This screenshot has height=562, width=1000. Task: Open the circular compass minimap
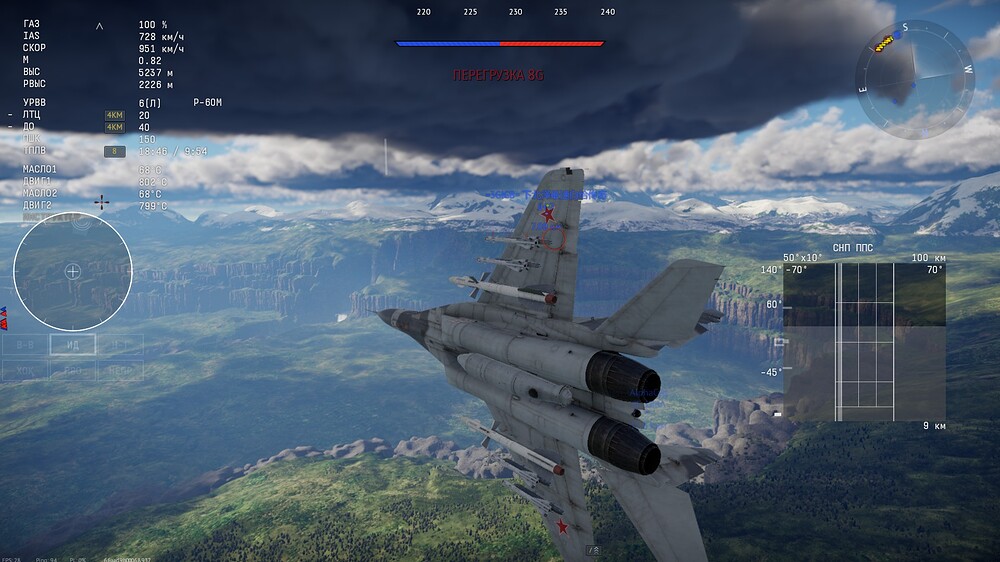(x=914, y=79)
